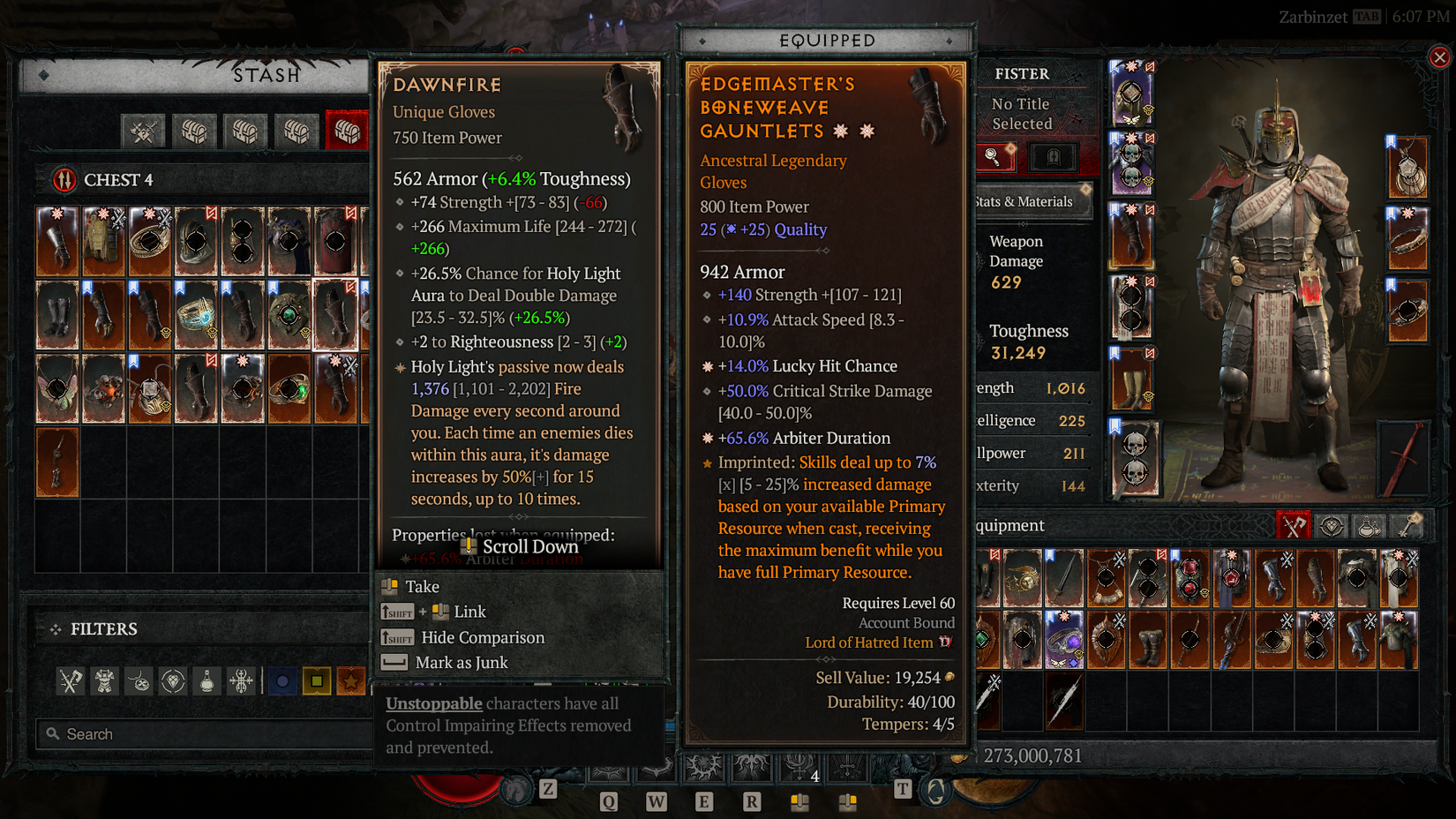Select the blue Magic rarity swatch
This screenshot has height=819, width=1456.
[x=282, y=680]
